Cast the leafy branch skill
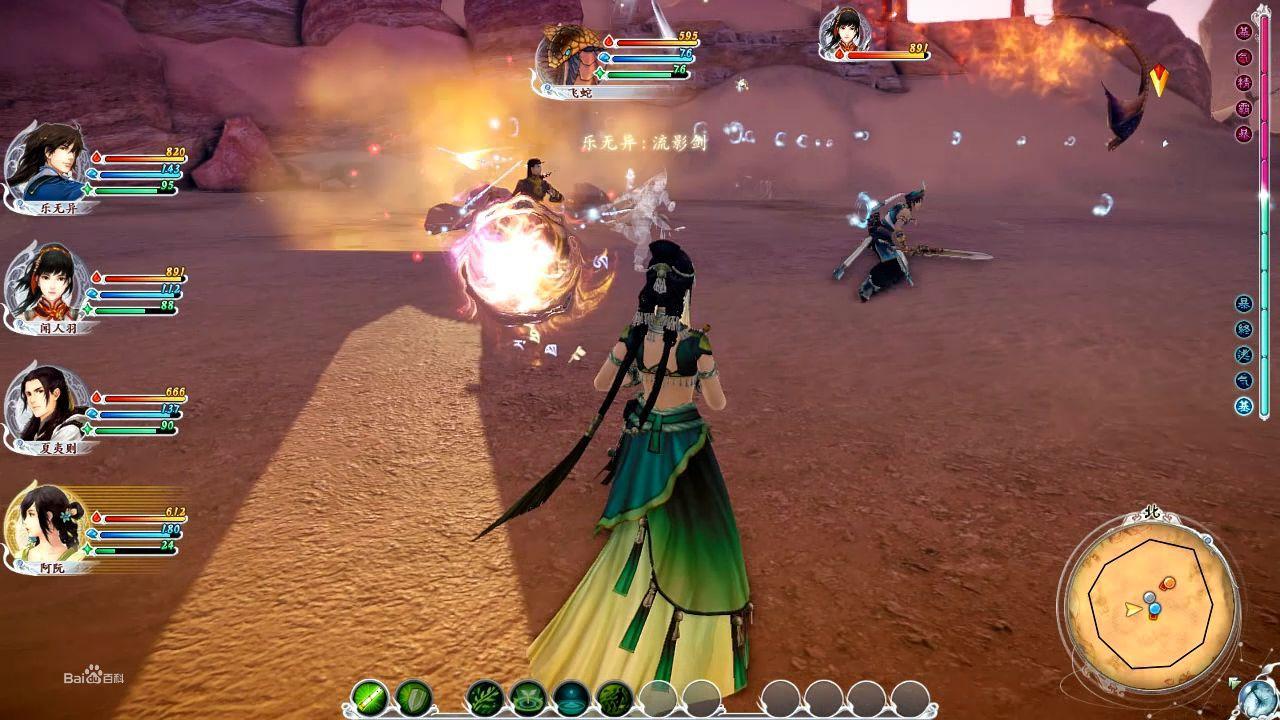Image resolution: width=1280 pixels, height=720 pixels. [486, 697]
